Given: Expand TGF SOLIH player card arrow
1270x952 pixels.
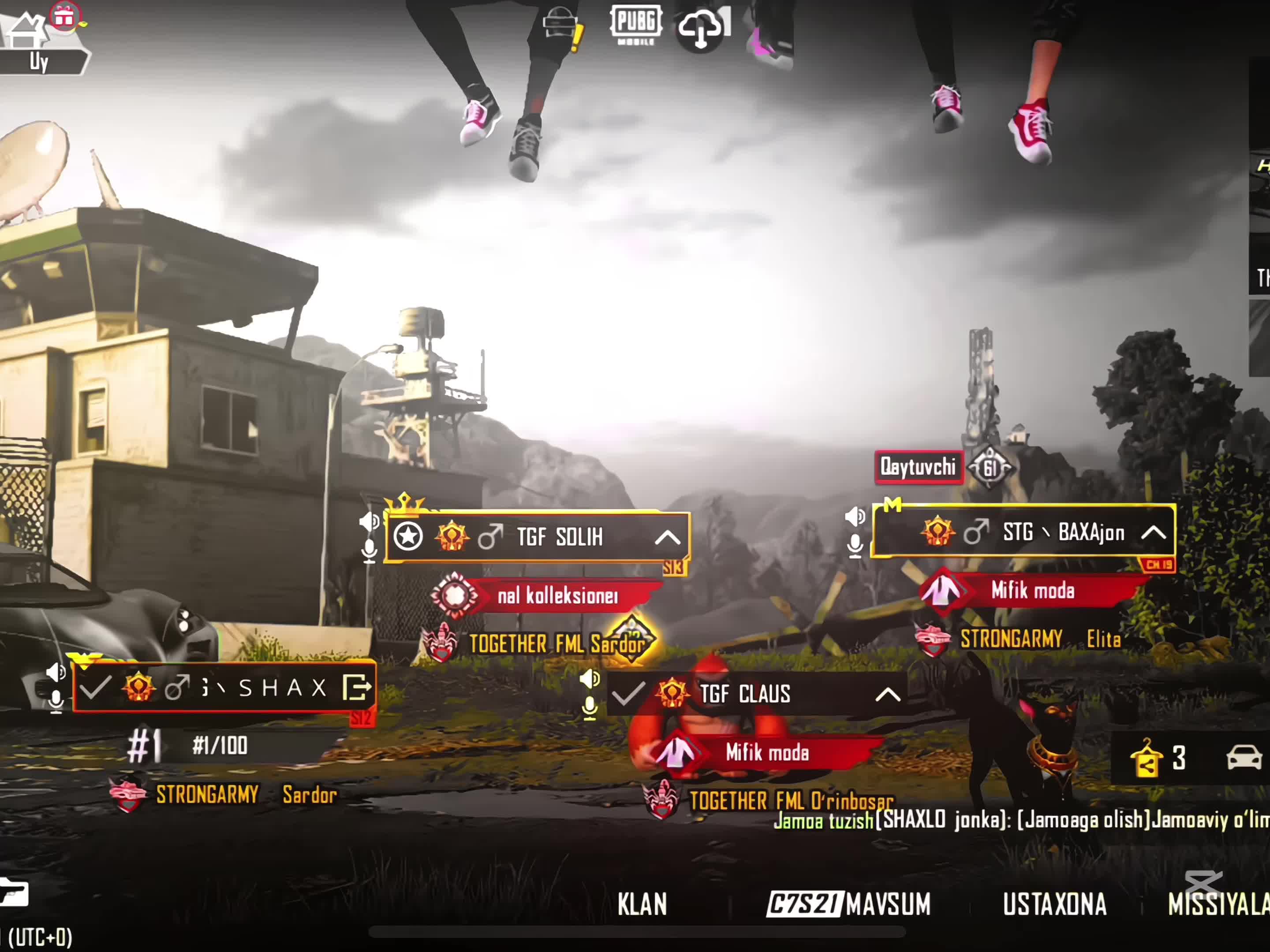Looking at the screenshot, I should point(667,538).
